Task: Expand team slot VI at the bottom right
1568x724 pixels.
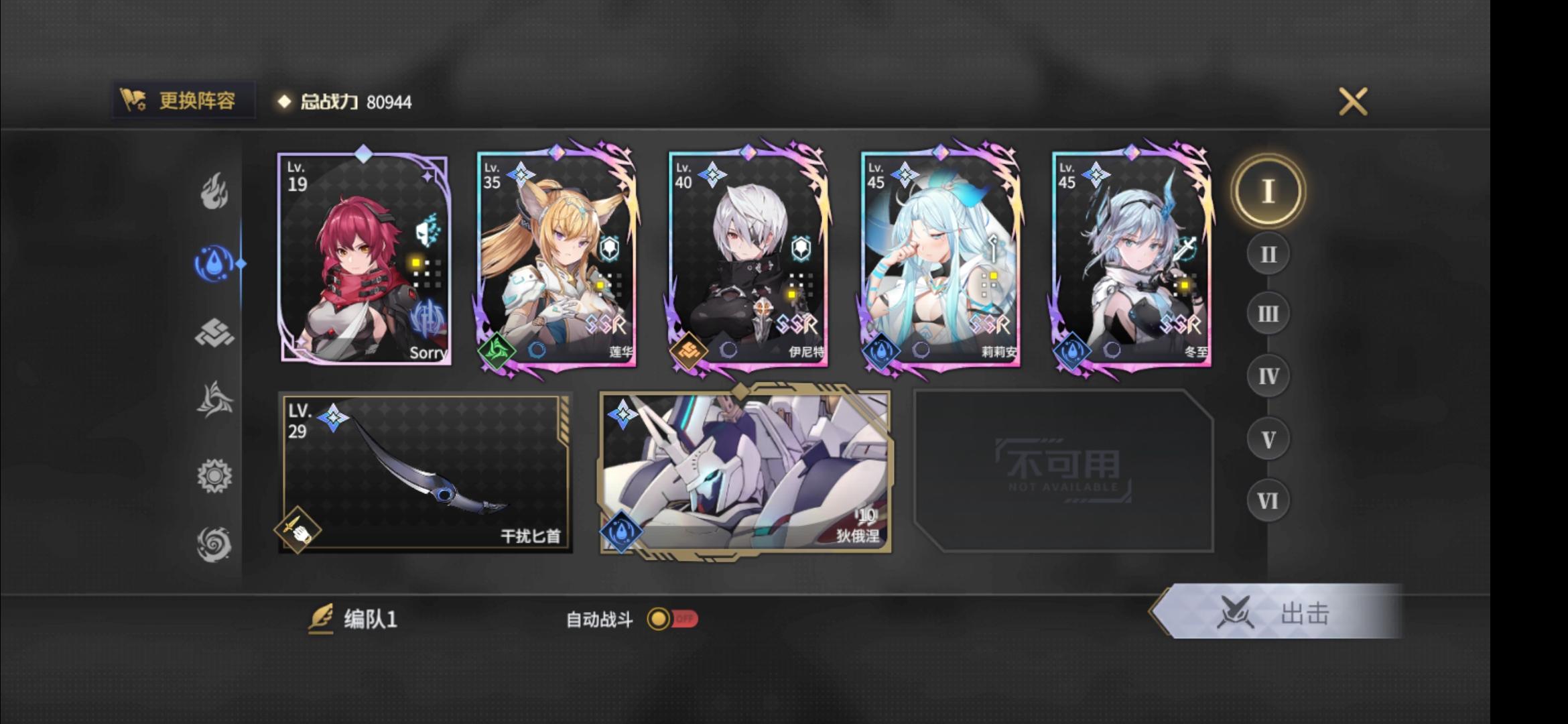Action: [1267, 501]
